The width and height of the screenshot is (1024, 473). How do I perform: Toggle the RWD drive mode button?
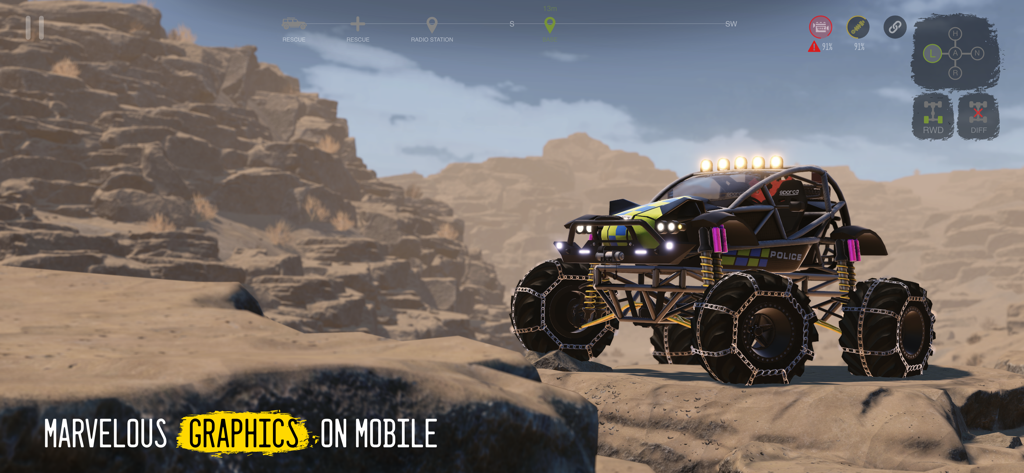(933, 116)
